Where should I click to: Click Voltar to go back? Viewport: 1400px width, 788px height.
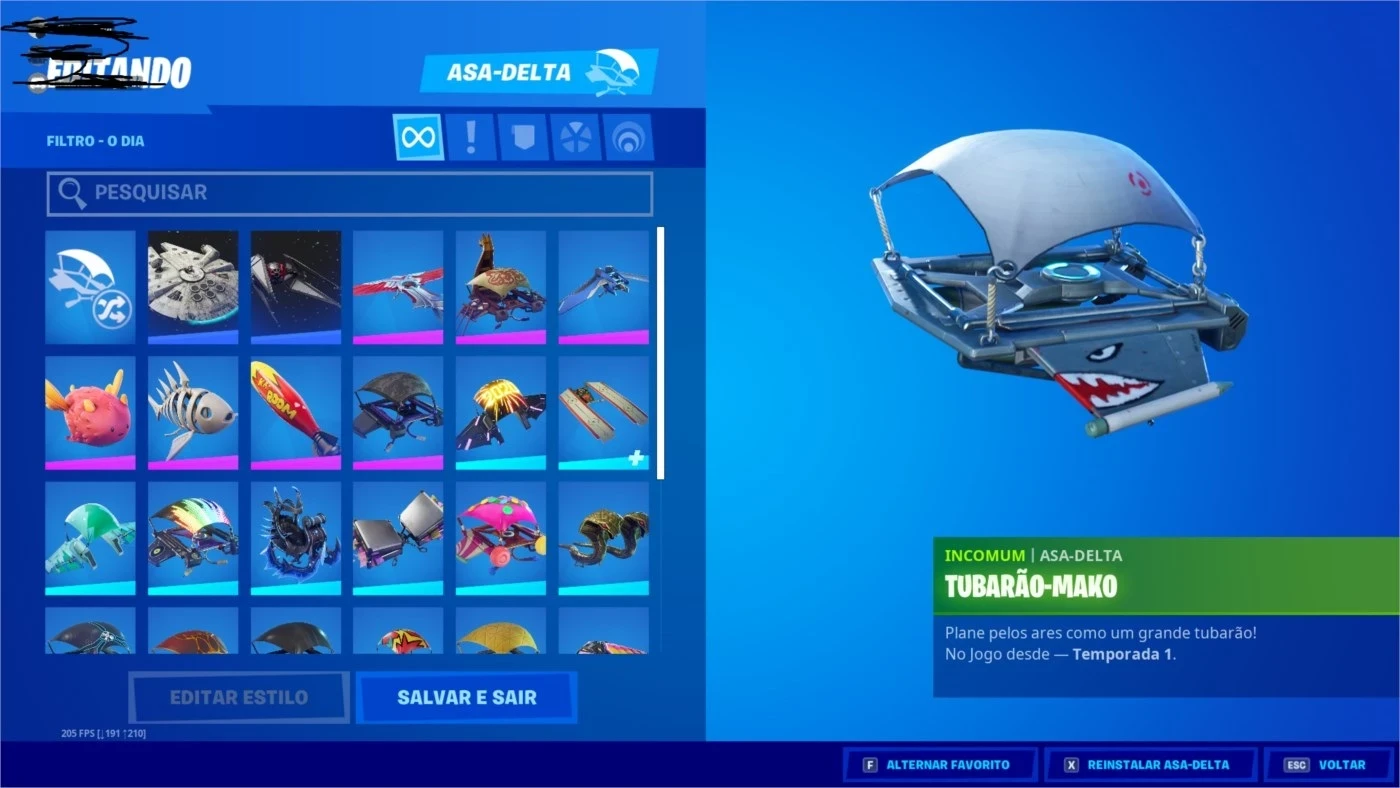point(1328,763)
